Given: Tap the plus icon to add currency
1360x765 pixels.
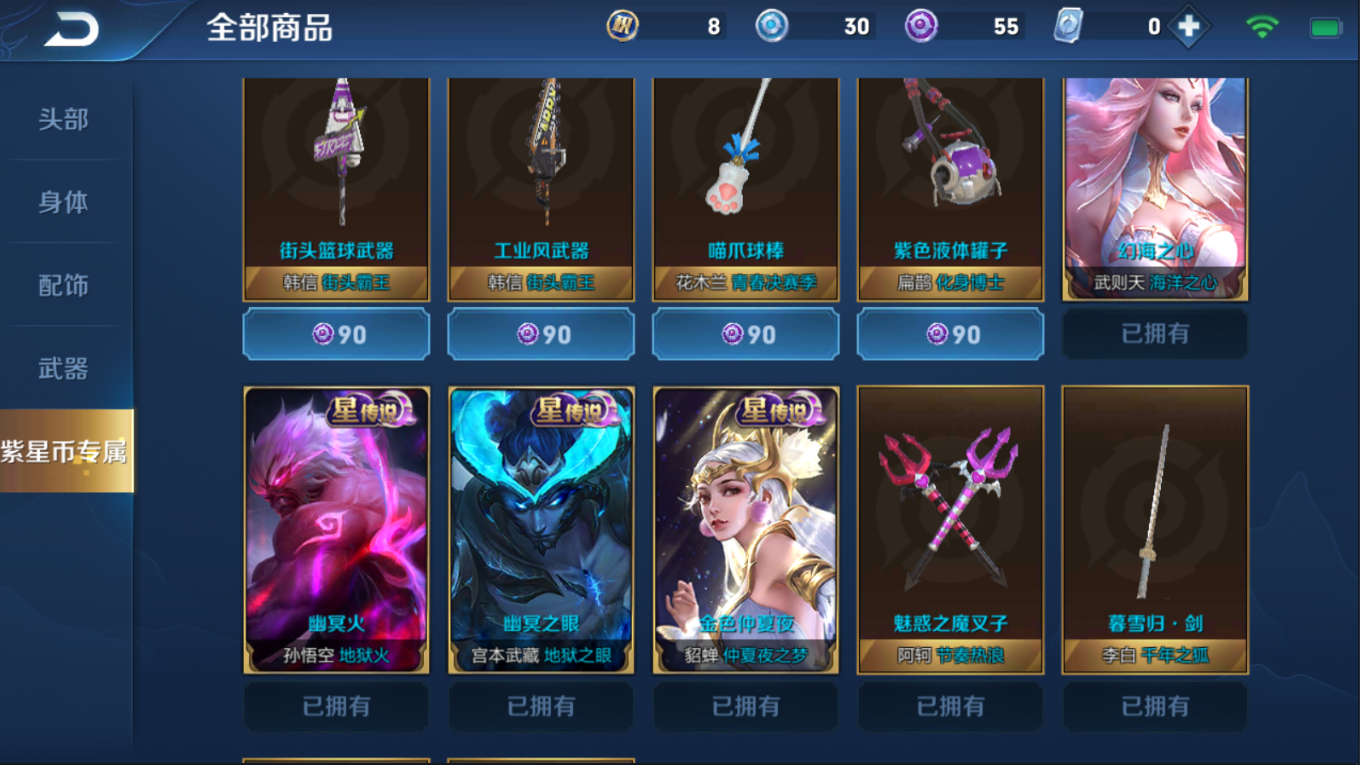Looking at the screenshot, I should click(x=1186, y=26).
